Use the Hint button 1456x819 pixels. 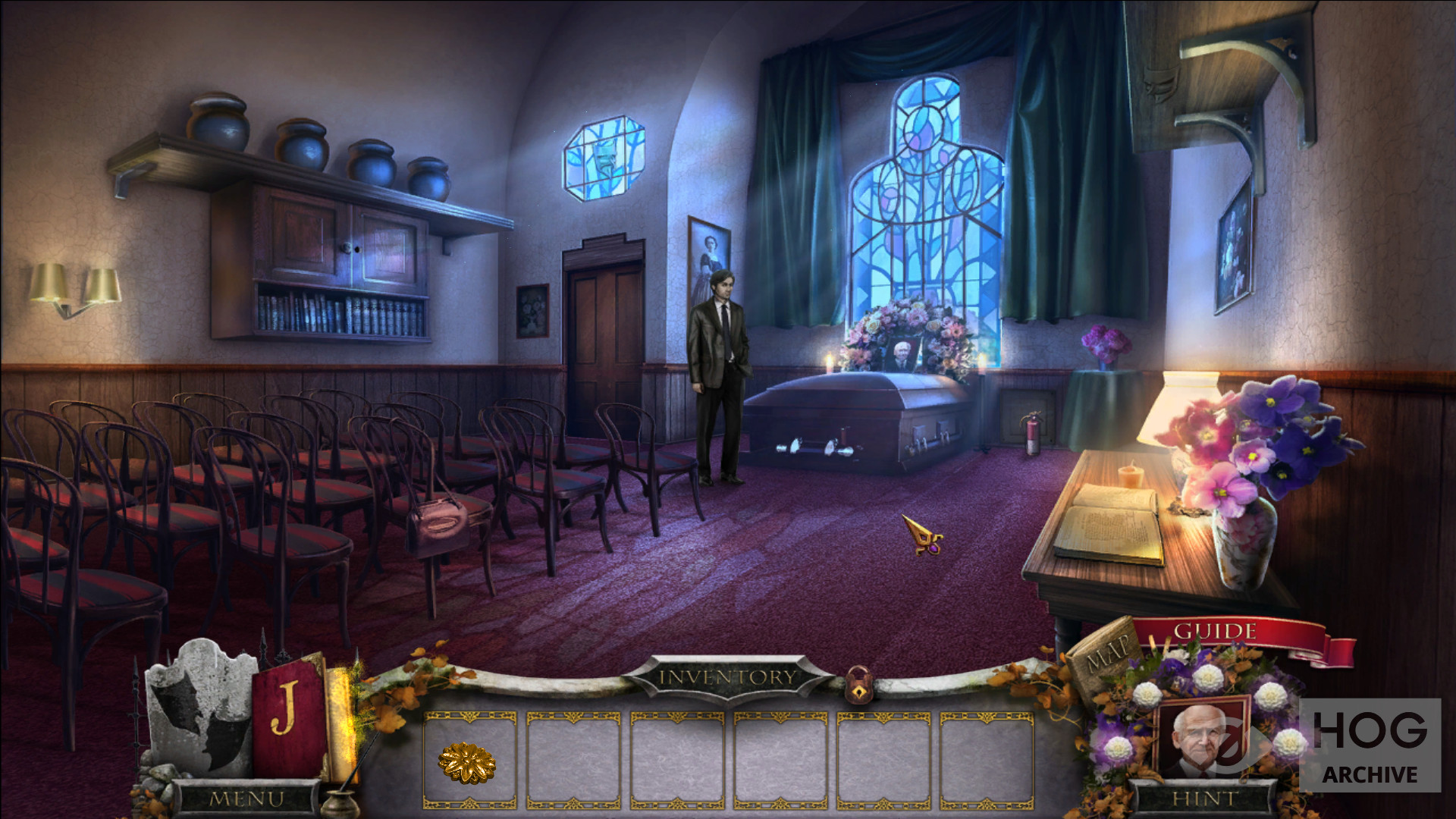[x=1203, y=799]
